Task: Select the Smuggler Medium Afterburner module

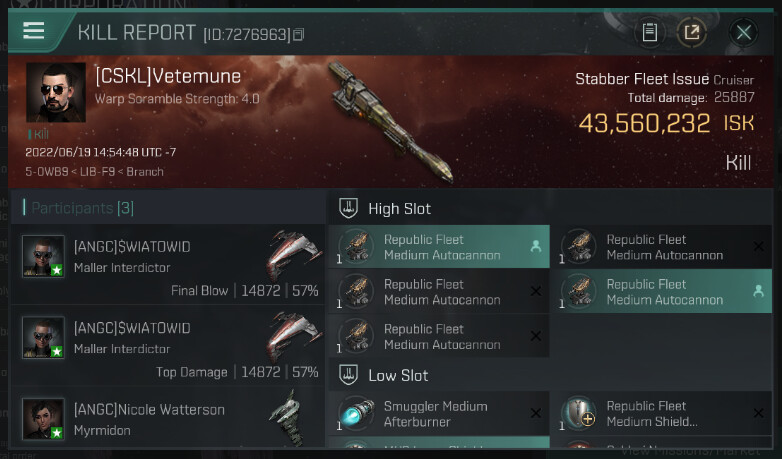Action: click(439, 414)
